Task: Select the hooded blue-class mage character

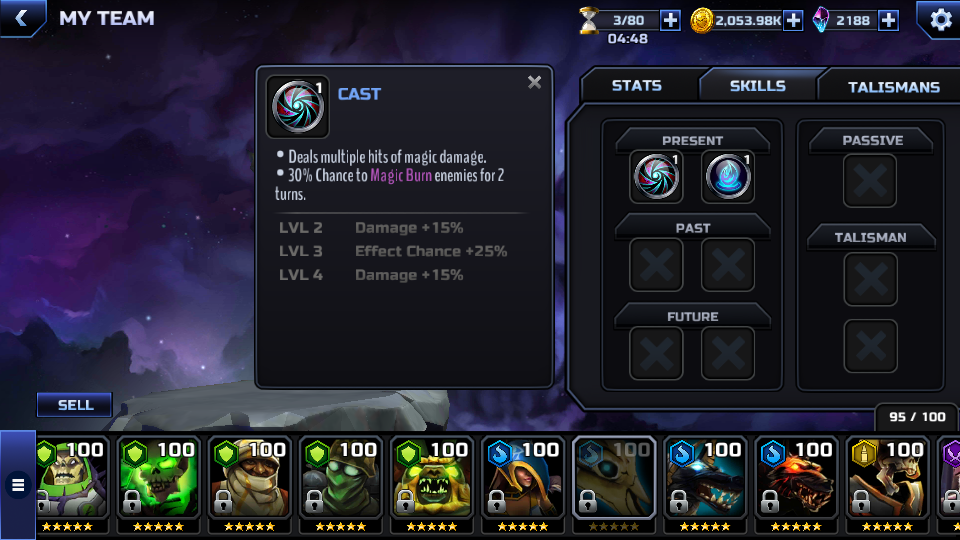Action: 522,478
